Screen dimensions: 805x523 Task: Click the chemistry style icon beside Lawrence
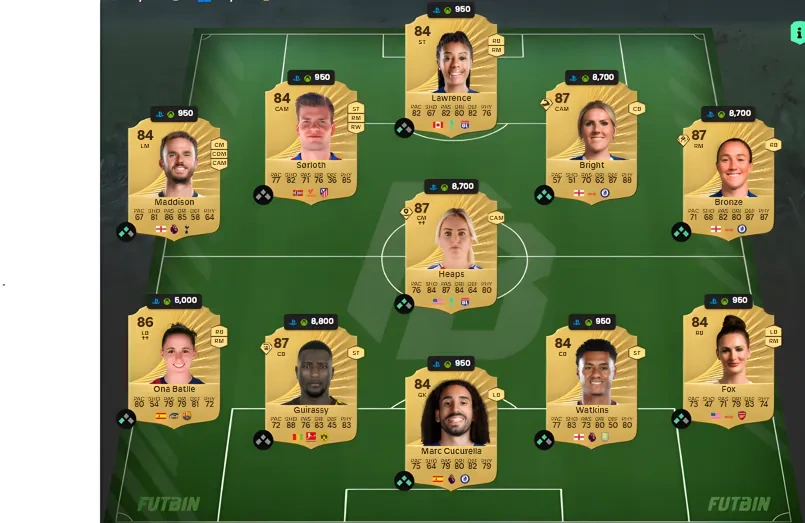pyautogui.click(x=404, y=128)
